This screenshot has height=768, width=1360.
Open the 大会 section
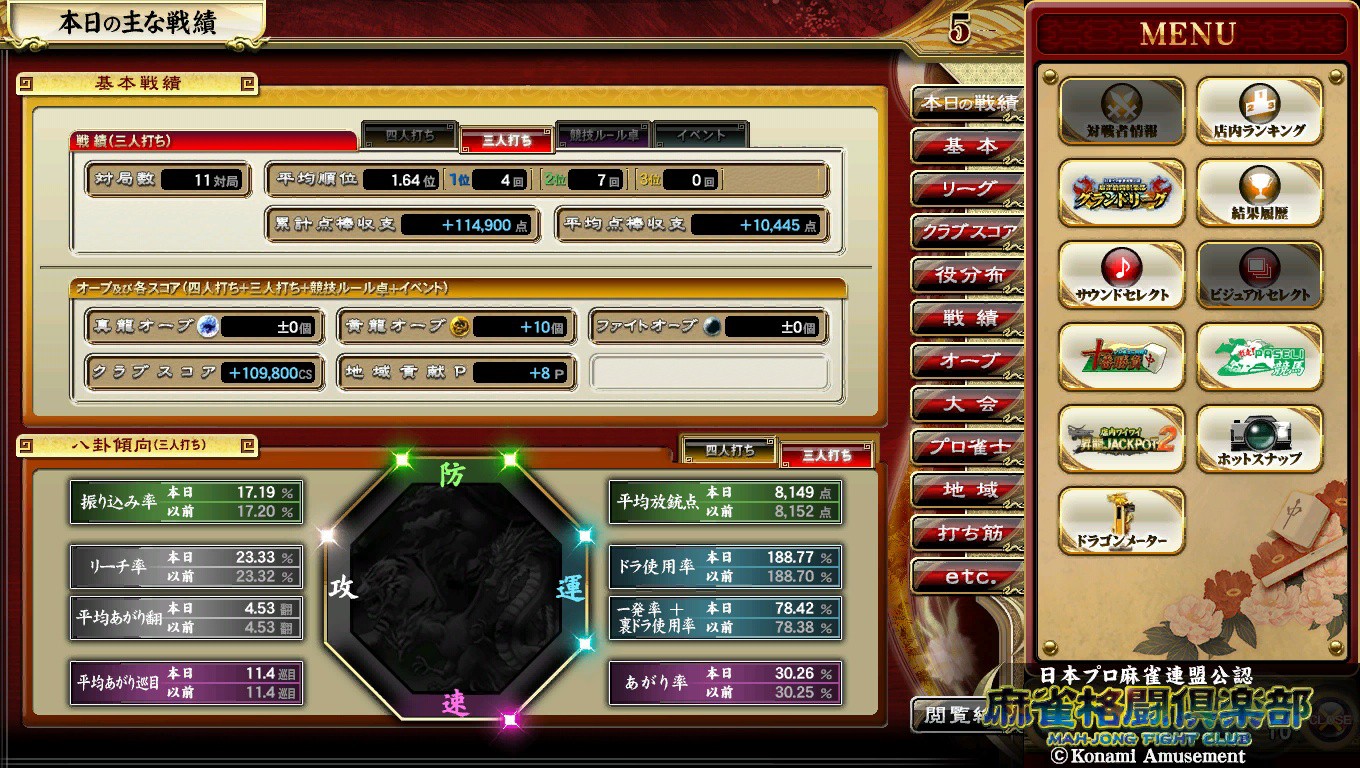pos(968,404)
